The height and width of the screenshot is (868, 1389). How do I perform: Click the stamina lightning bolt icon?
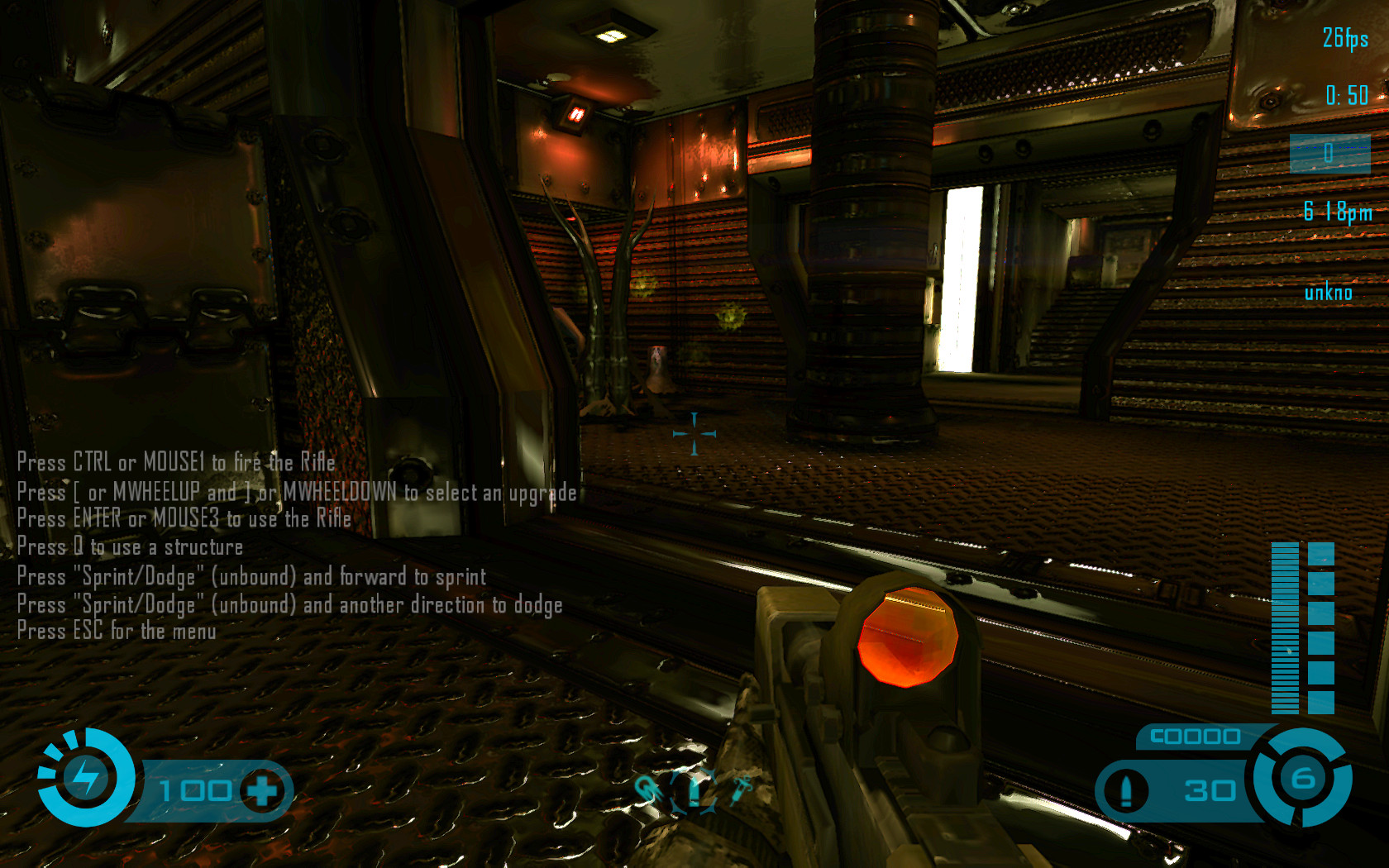[85, 777]
